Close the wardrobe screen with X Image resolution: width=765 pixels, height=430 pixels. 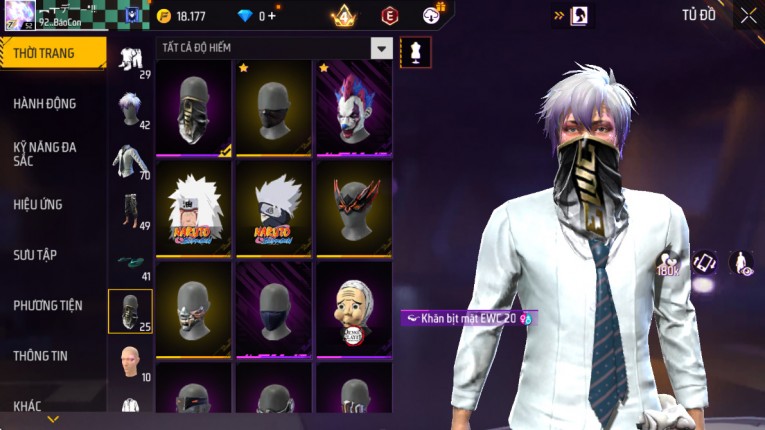click(748, 15)
